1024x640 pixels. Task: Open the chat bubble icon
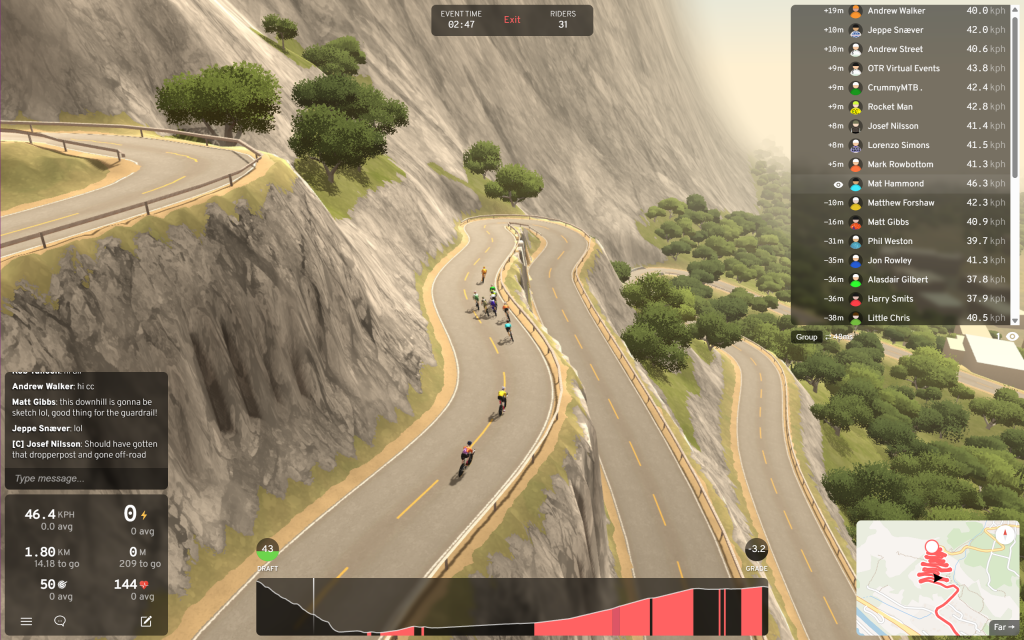coord(60,621)
